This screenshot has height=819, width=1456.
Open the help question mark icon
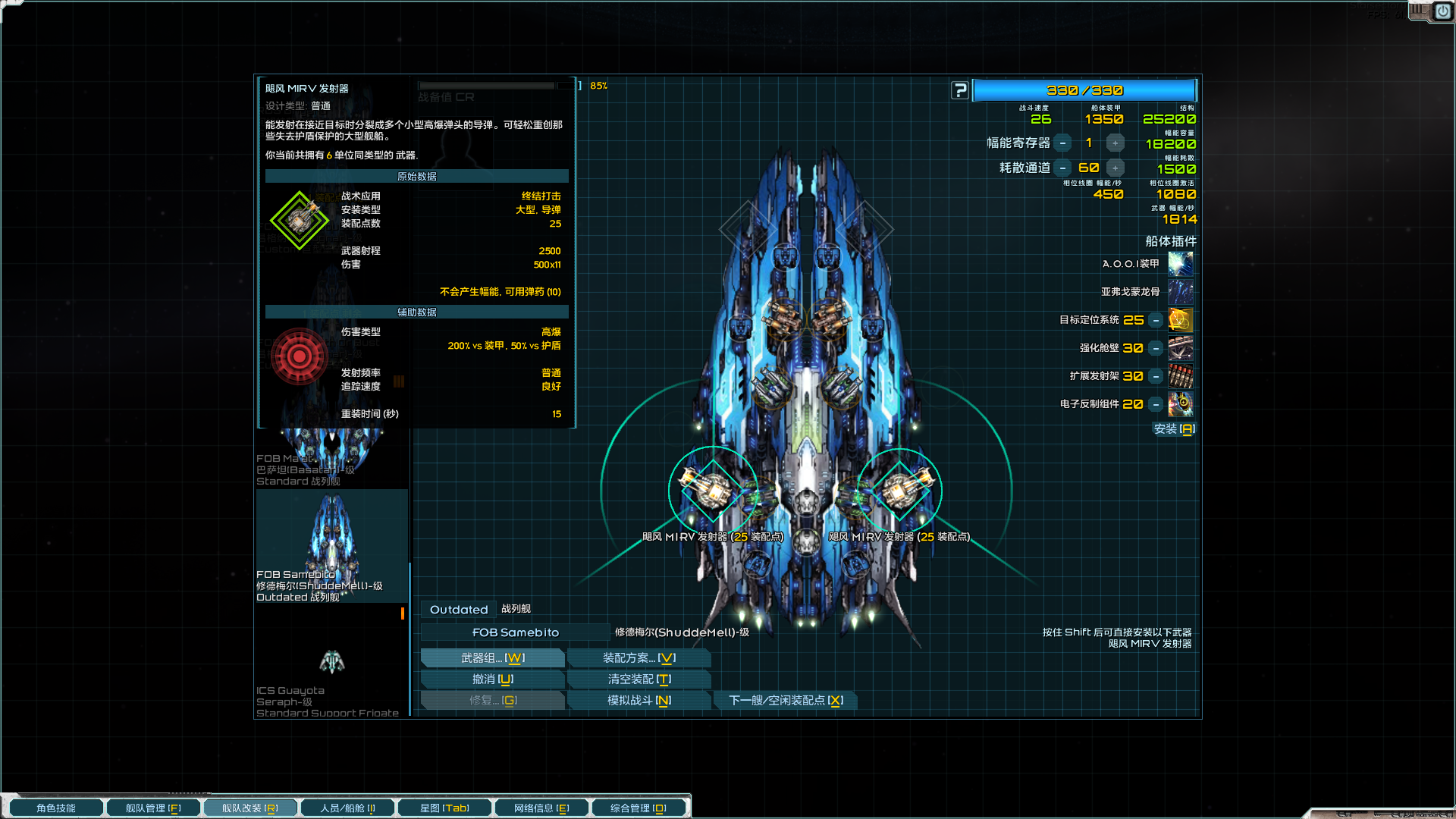pyautogui.click(x=960, y=89)
